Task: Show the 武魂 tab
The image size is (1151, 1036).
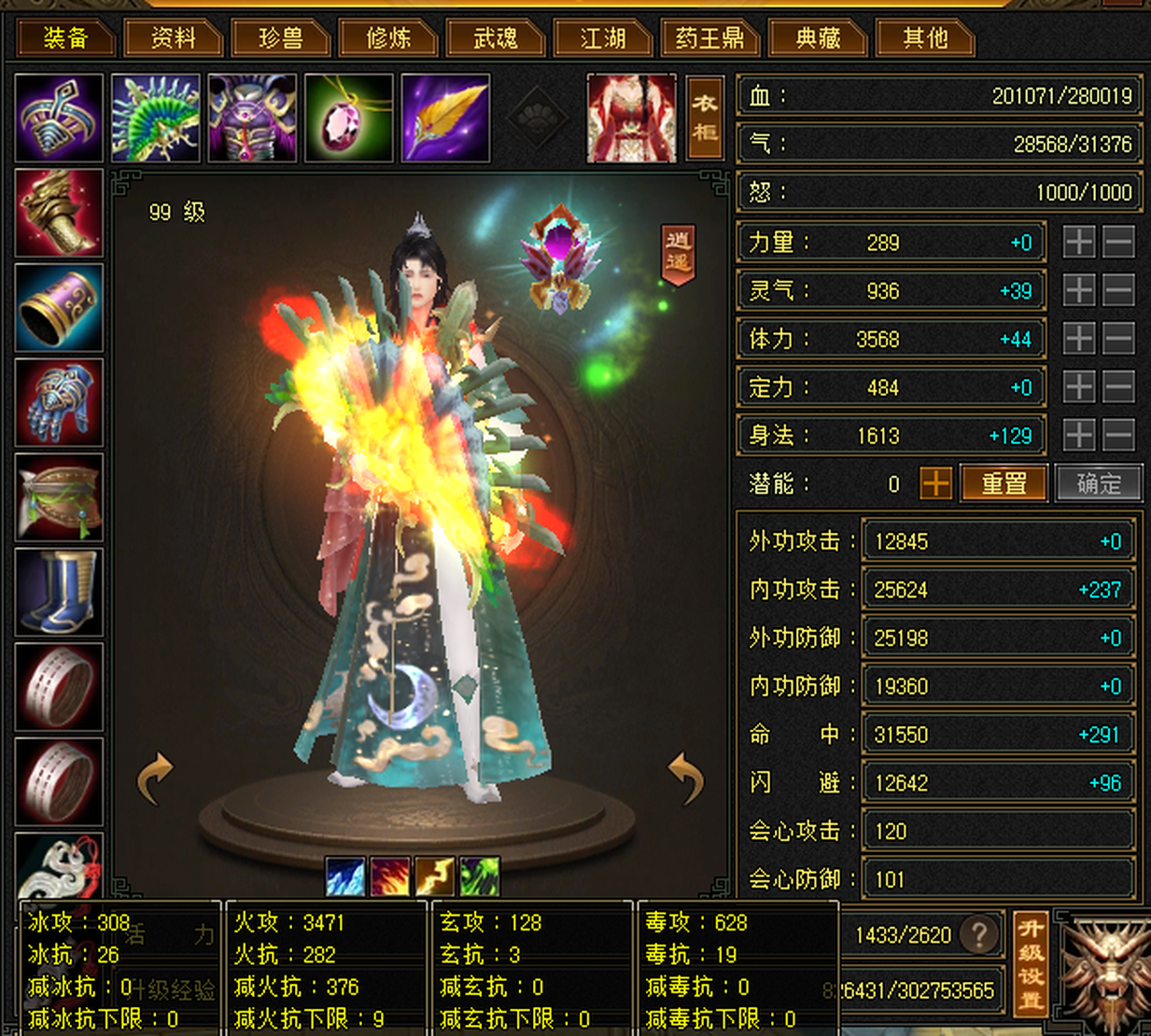Action: tap(495, 38)
